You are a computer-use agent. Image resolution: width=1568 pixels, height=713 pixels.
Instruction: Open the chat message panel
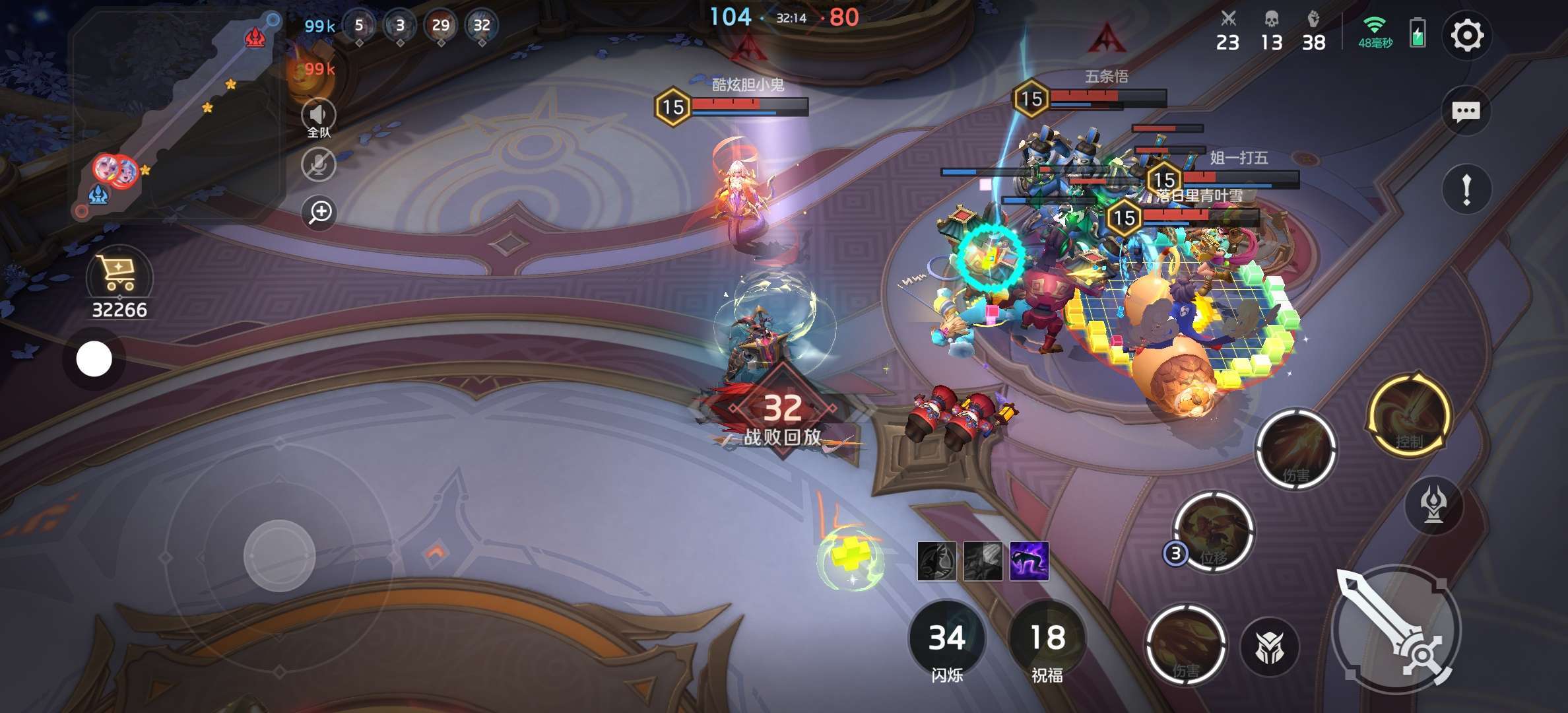click(1466, 112)
